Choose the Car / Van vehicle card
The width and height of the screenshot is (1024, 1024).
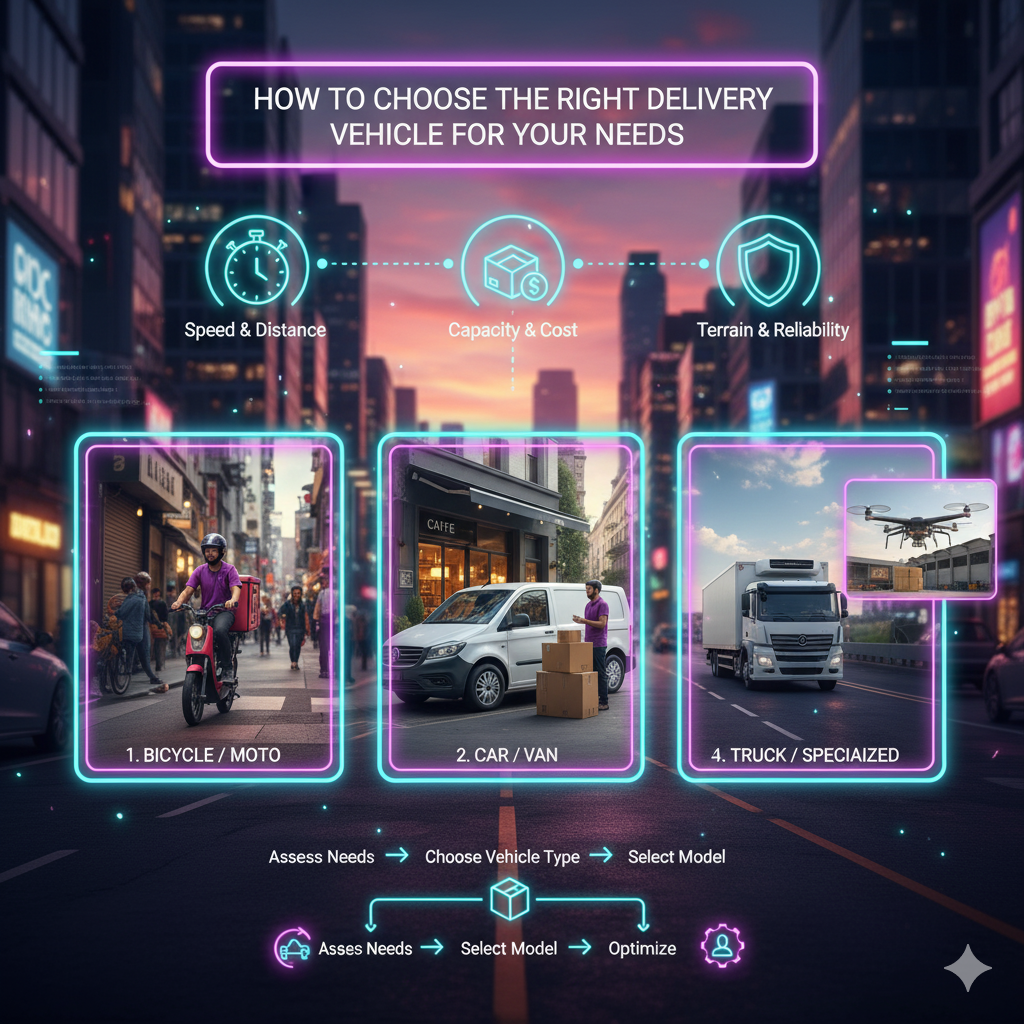tap(510, 607)
